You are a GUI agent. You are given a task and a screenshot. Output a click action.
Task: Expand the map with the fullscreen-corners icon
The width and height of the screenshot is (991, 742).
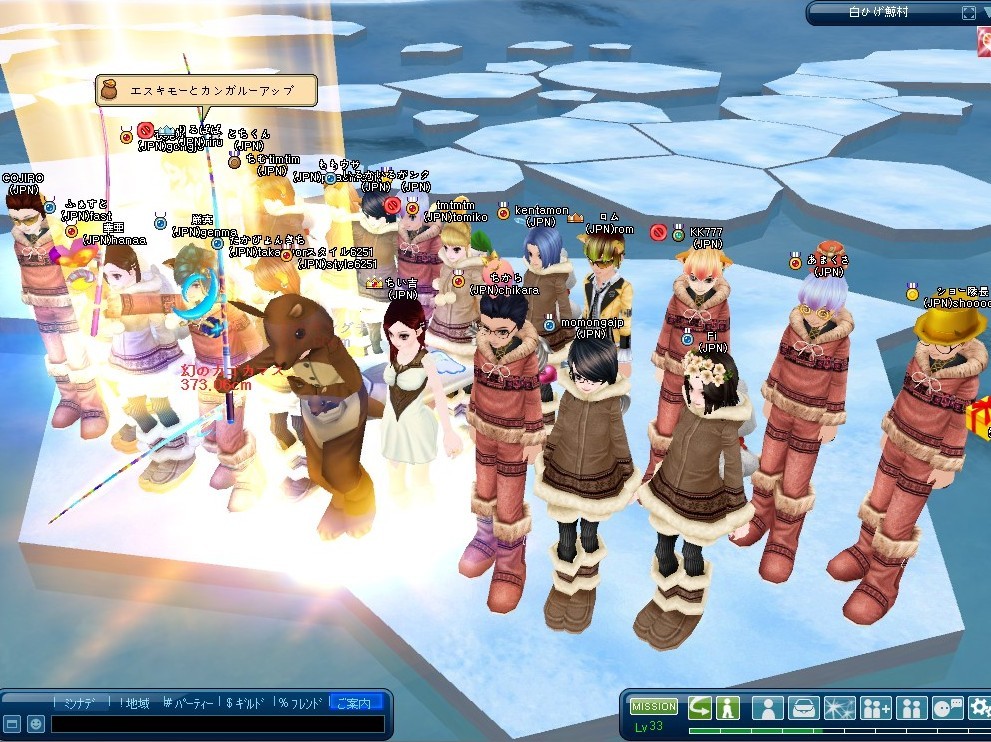click(968, 13)
